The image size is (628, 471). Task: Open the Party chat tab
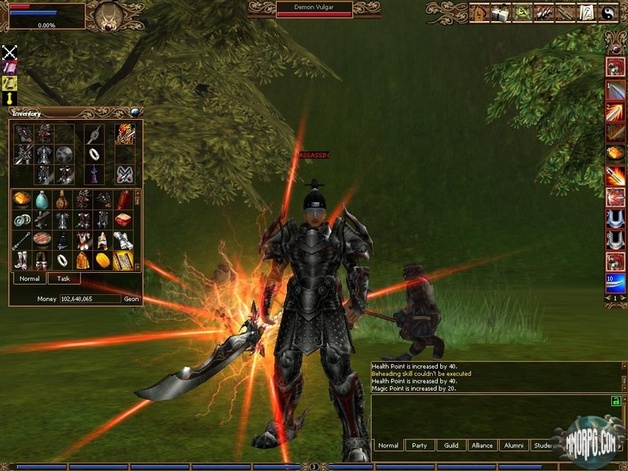(x=421, y=445)
